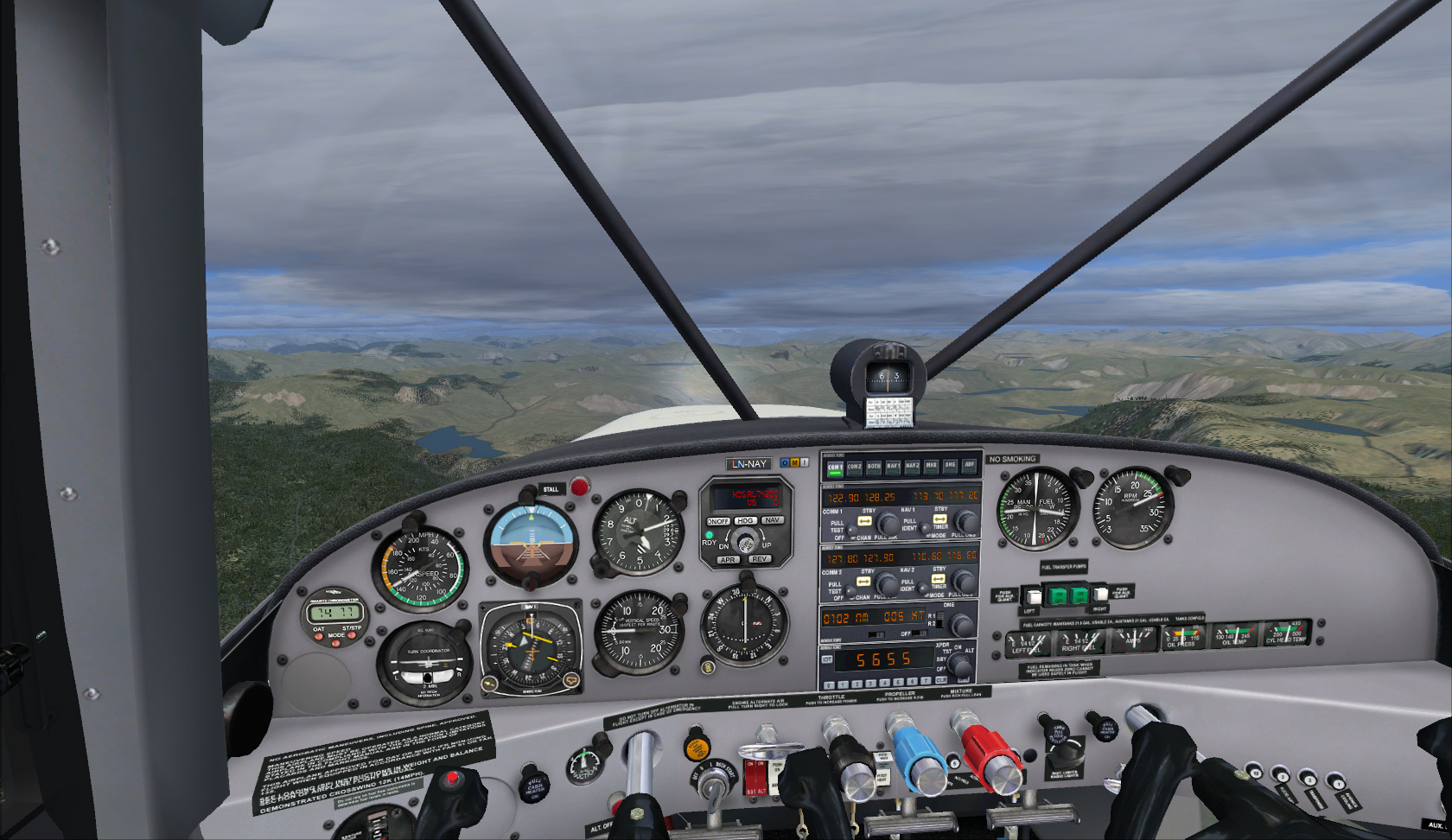Switch audio panel to COM 2
Image resolution: width=1452 pixels, height=840 pixels.
point(855,467)
